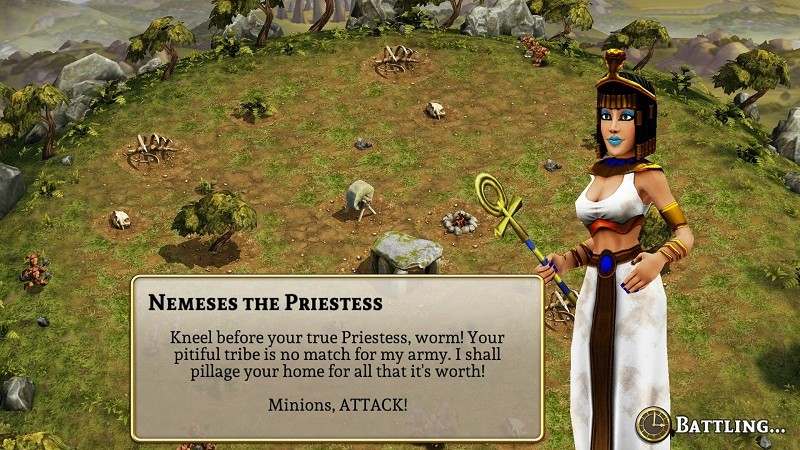The height and width of the screenshot is (450, 800).
Task: Click the Battling clock icon
Action: coord(653,424)
